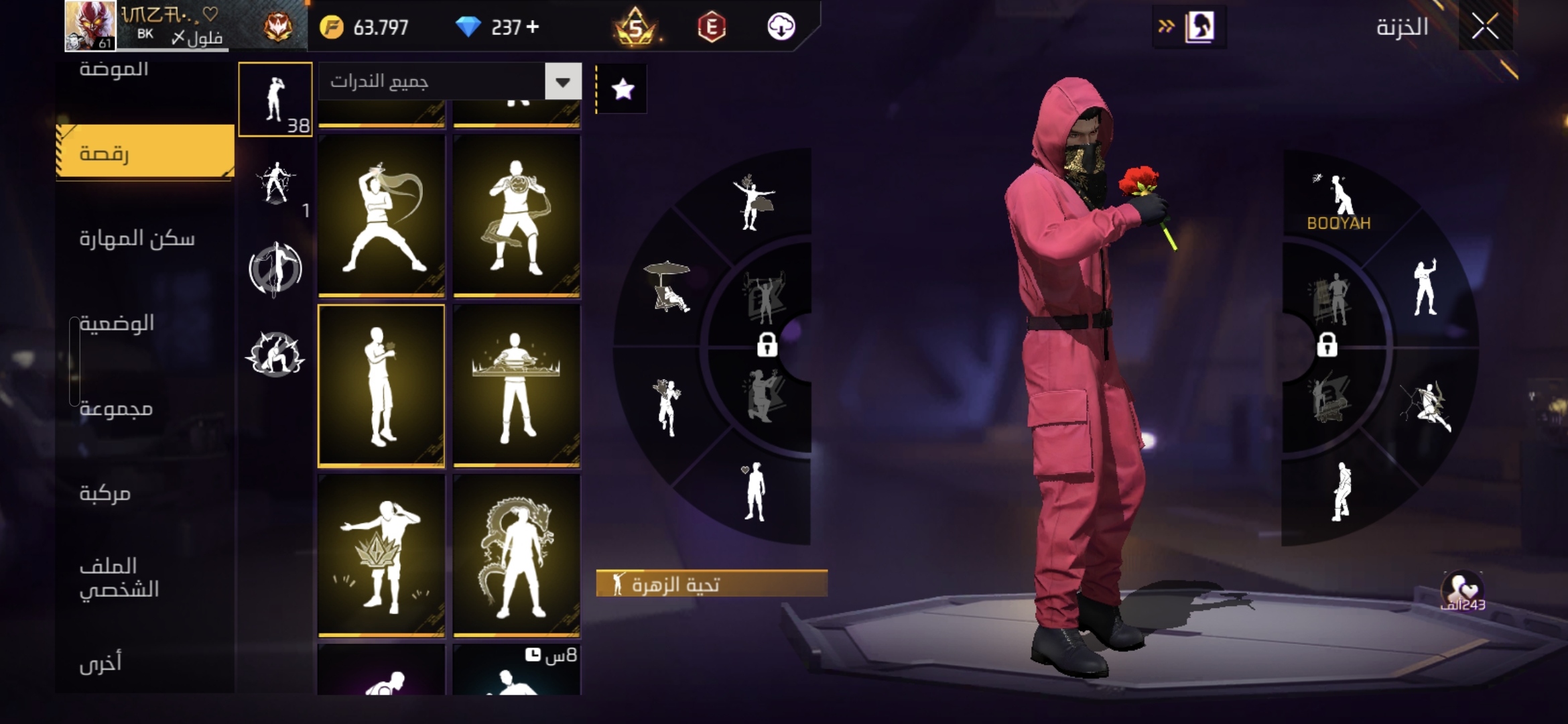
Task: Open the الملف الشخصي profile category
Action: (x=119, y=577)
